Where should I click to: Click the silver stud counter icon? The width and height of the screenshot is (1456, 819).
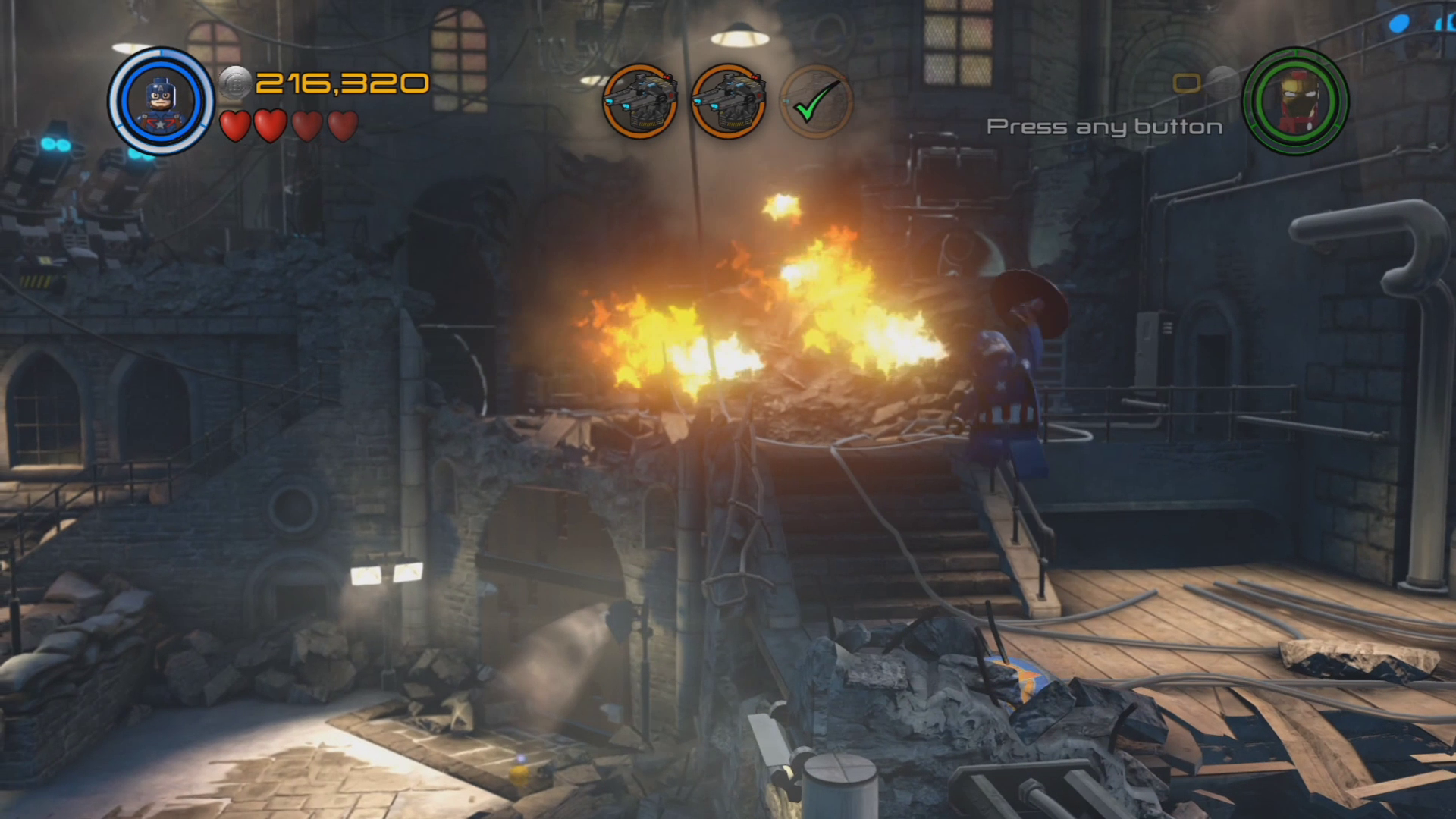point(235,83)
